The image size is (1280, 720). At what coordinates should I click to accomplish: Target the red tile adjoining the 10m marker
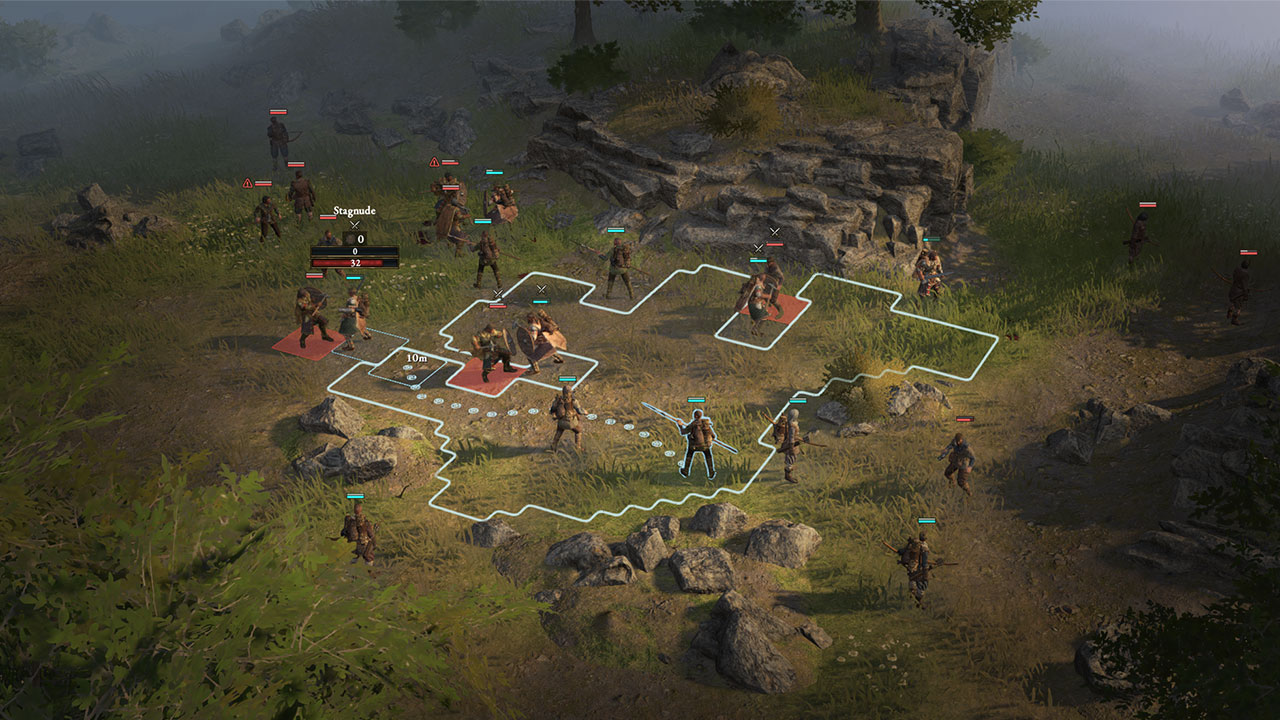[x=487, y=376]
